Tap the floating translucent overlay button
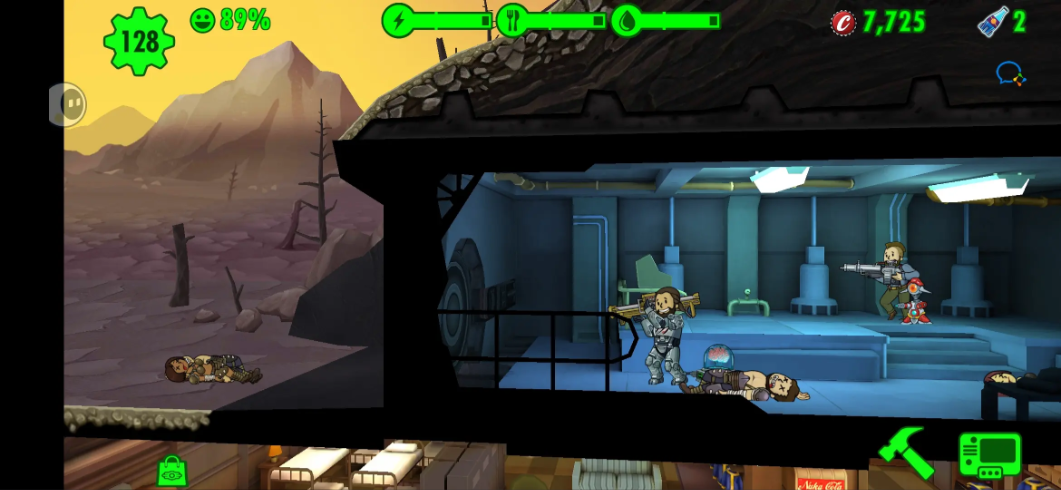1061x490 pixels. pyautogui.click(x=68, y=104)
